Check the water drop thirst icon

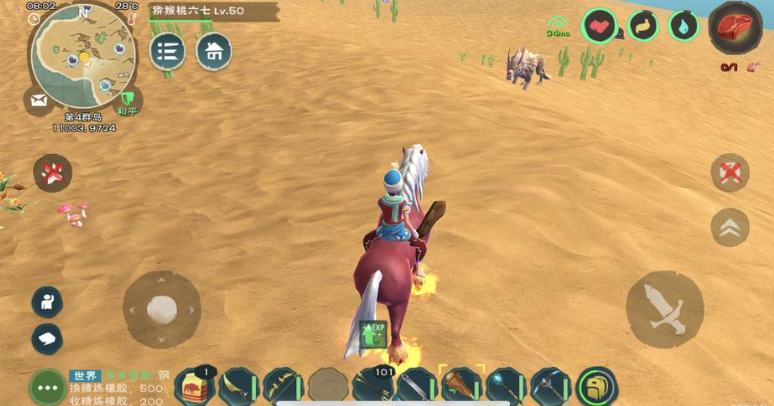[x=683, y=25]
